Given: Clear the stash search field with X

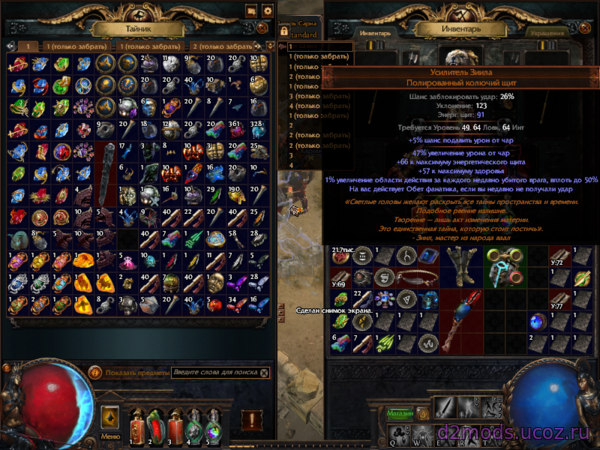Looking at the screenshot, I should tap(266, 370).
